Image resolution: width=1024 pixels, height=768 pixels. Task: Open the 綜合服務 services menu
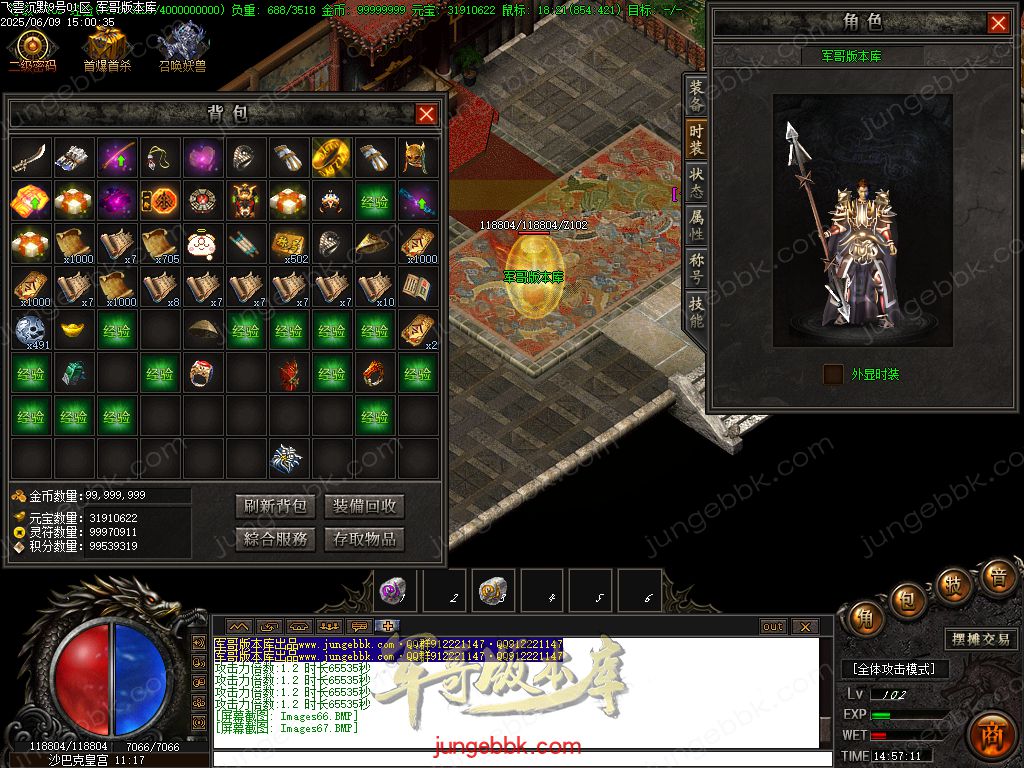pos(276,539)
